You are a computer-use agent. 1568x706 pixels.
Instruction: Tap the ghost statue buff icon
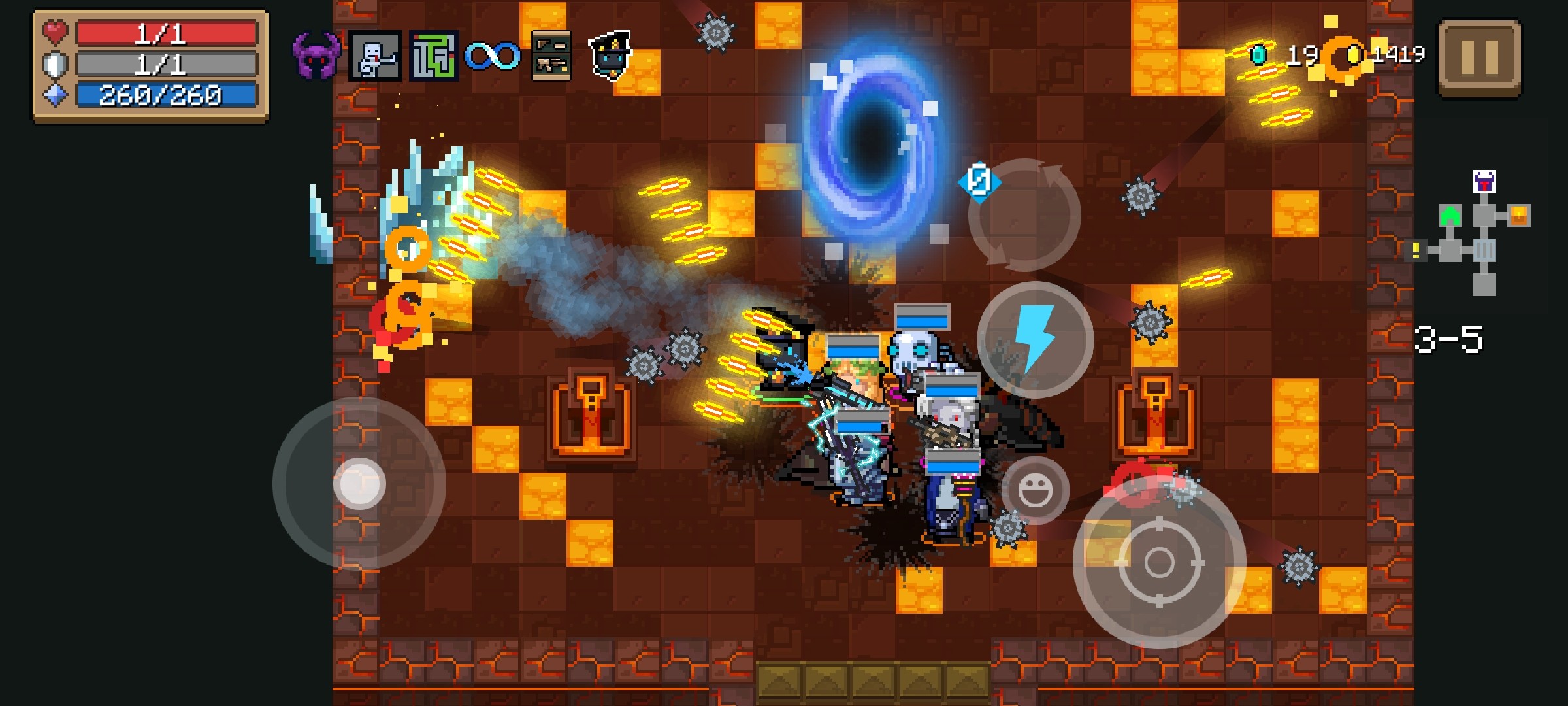pyautogui.click(x=375, y=56)
